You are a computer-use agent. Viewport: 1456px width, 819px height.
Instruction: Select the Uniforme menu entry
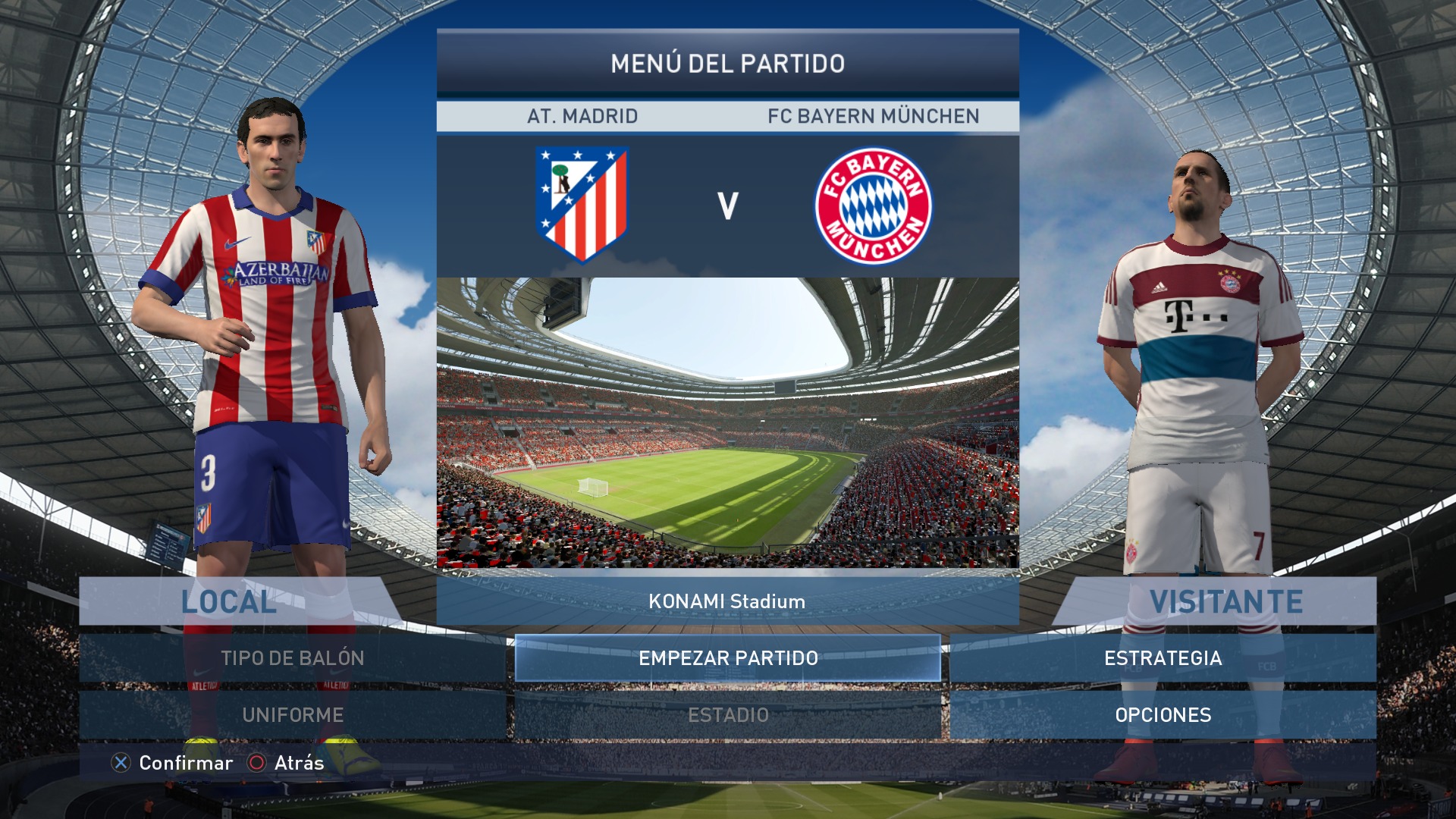tap(293, 715)
